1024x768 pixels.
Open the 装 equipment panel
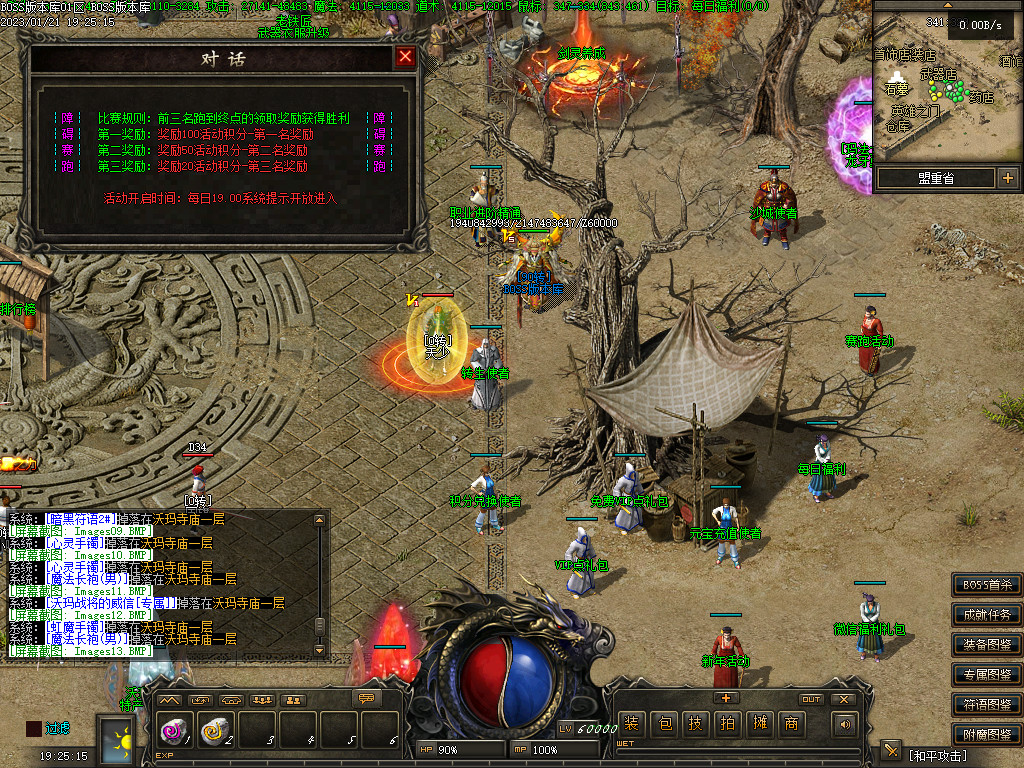click(x=631, y=724)
